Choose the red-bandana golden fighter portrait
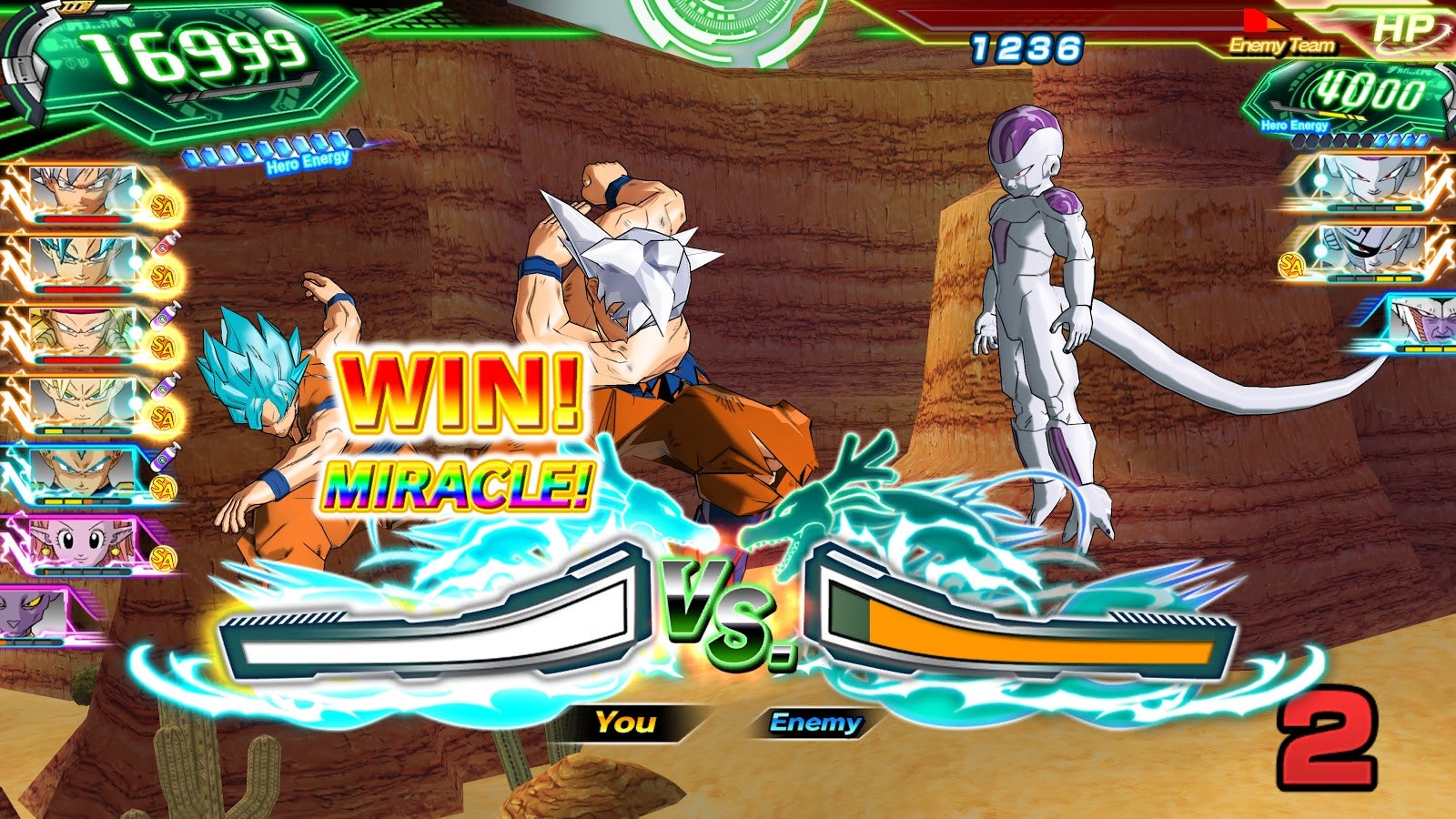The width and height of the screenshot is (1456, 819). point(82,332)
